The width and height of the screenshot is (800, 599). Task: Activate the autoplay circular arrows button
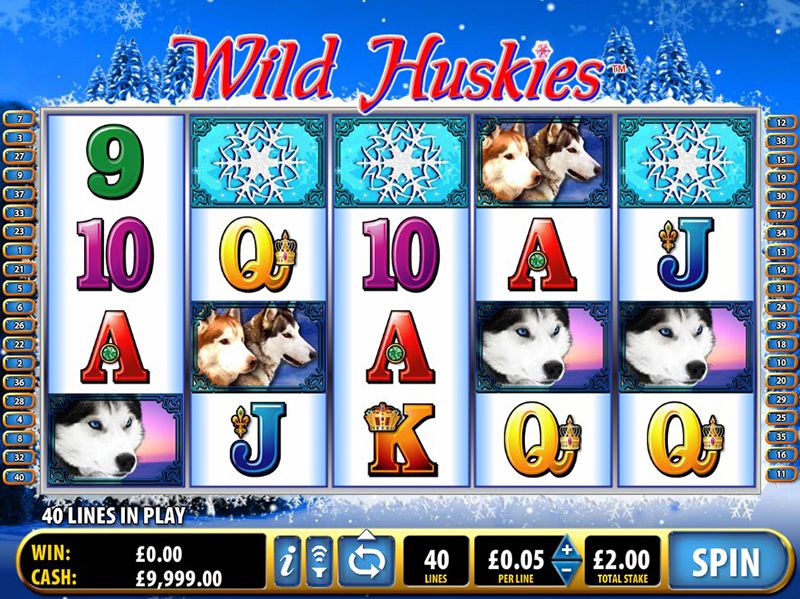[365, 561]
